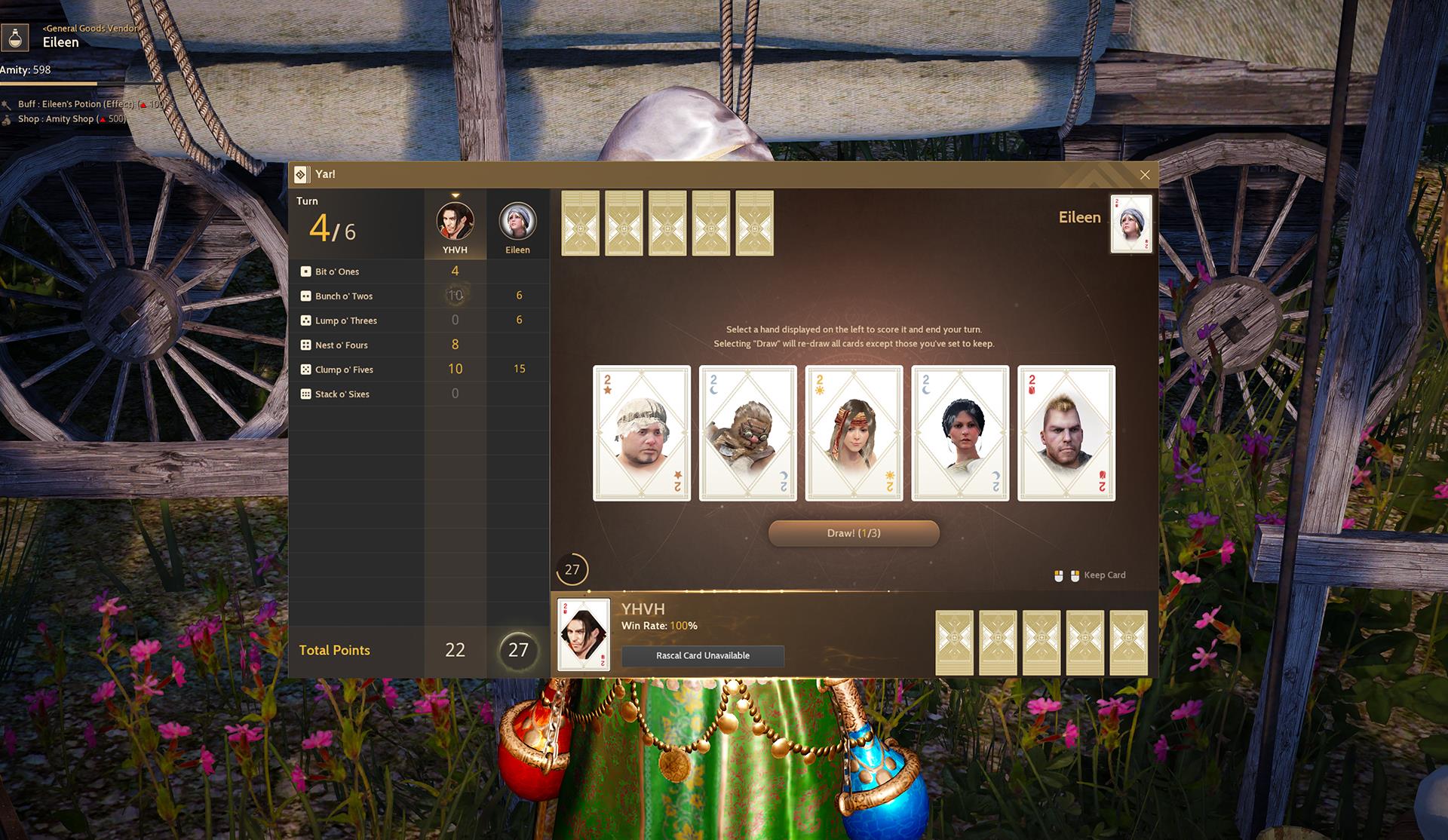1448x840 pixels.
Task: Click the Stack o' Sixes dice icon
Action: pyautogui.click(x=306, y=394)
